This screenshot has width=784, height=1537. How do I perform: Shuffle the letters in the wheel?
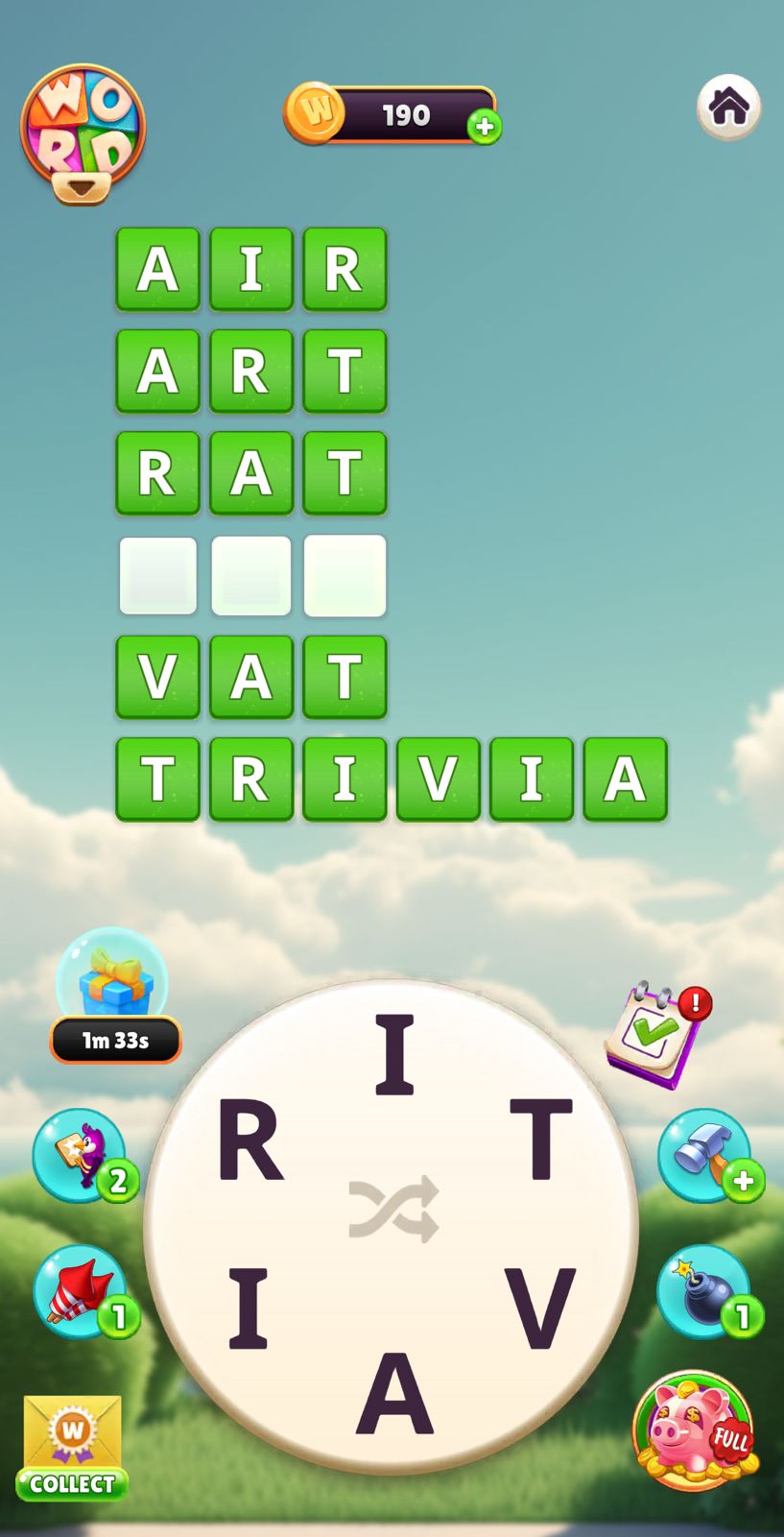[393, 1209]
